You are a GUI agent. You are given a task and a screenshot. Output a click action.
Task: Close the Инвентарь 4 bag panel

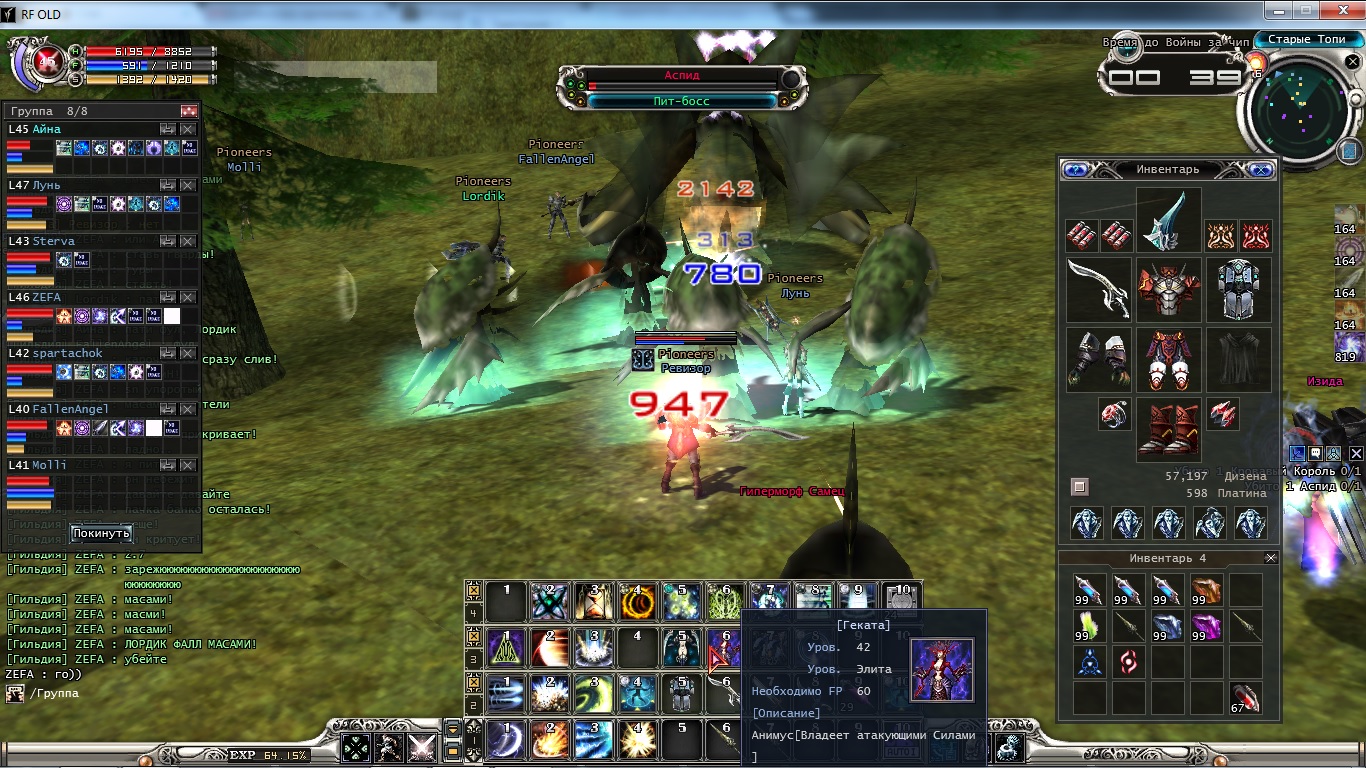pyautogui.click(x=1271, y=558)
